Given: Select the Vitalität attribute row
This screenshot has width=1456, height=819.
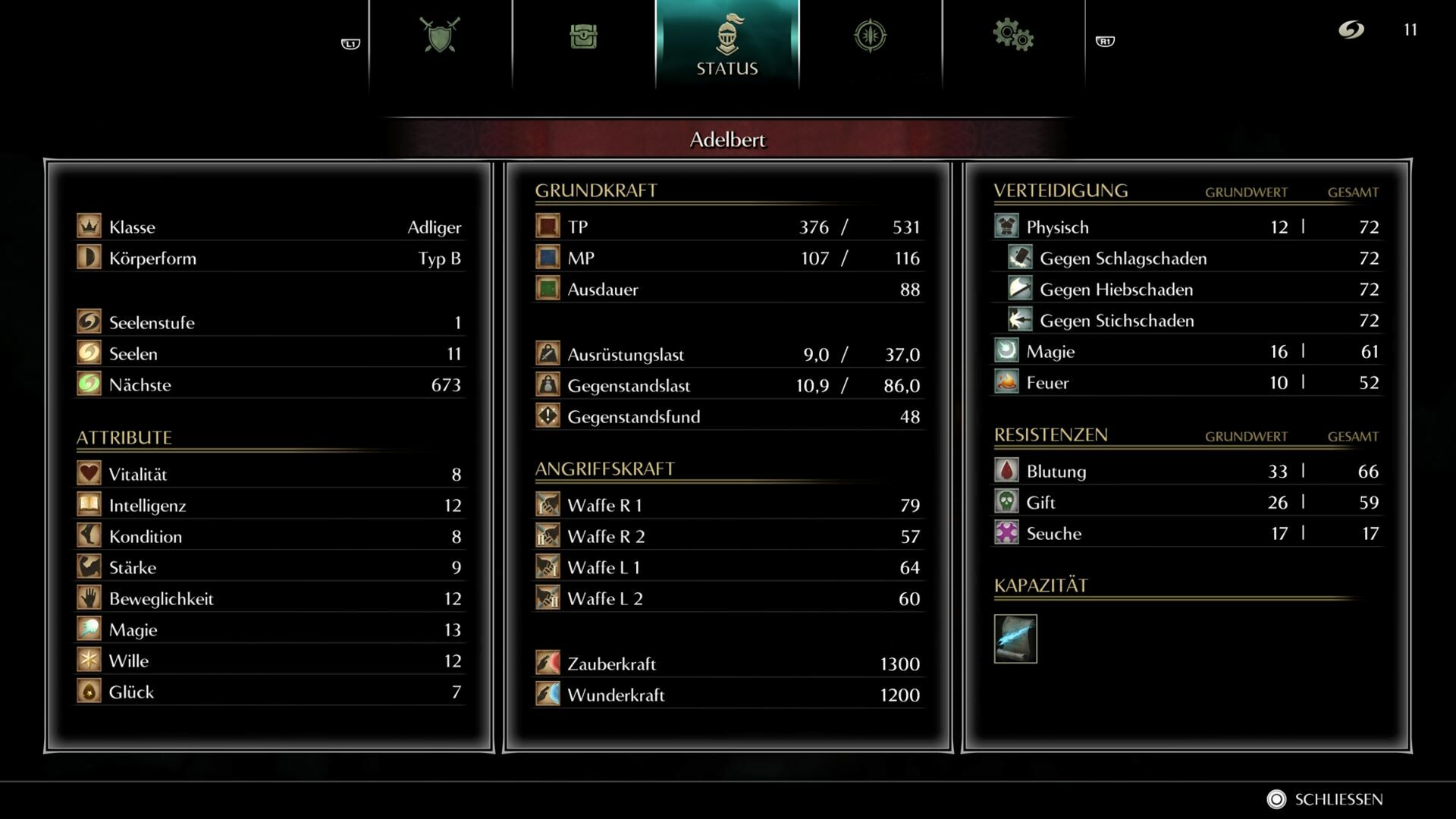Looking at the screenshot, I should click(x=269, y=474).
